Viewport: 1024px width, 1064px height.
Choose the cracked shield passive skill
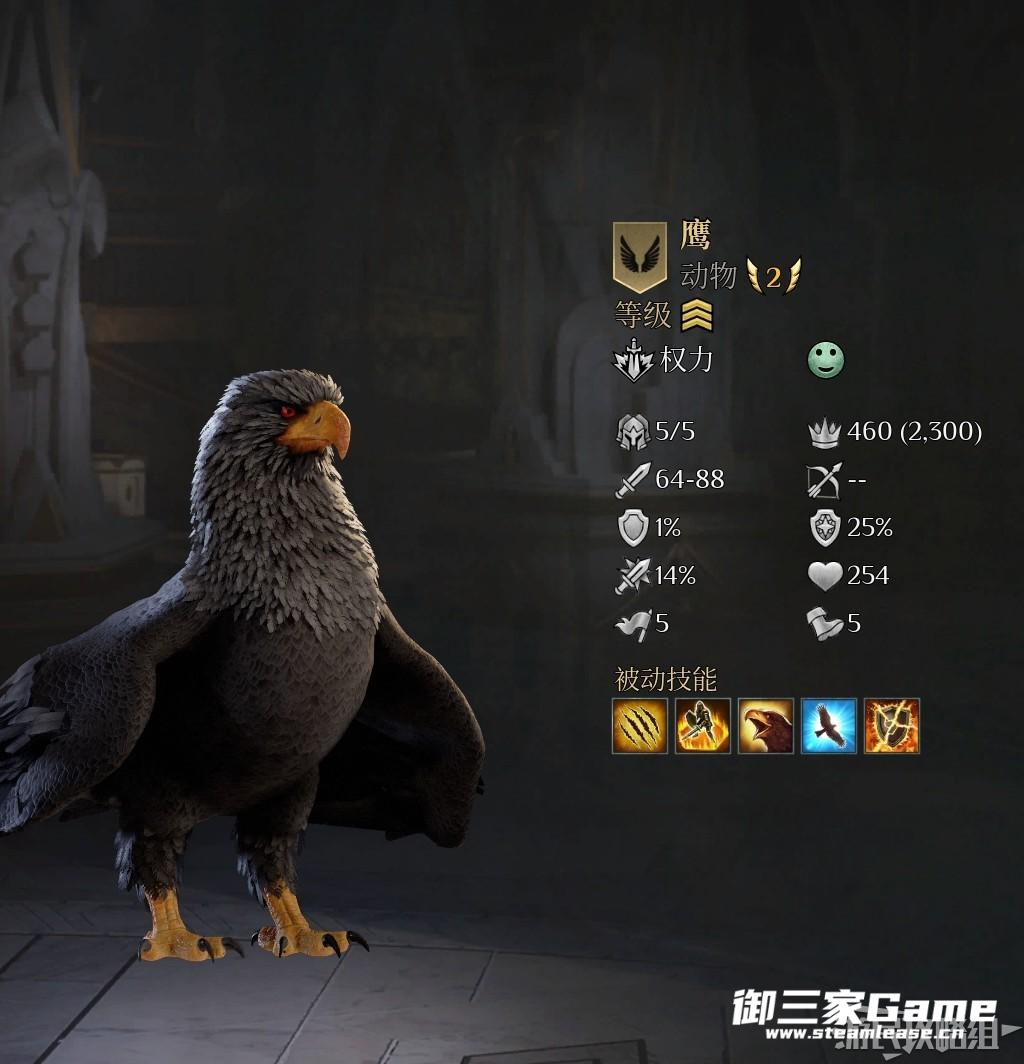click(892, 726)
